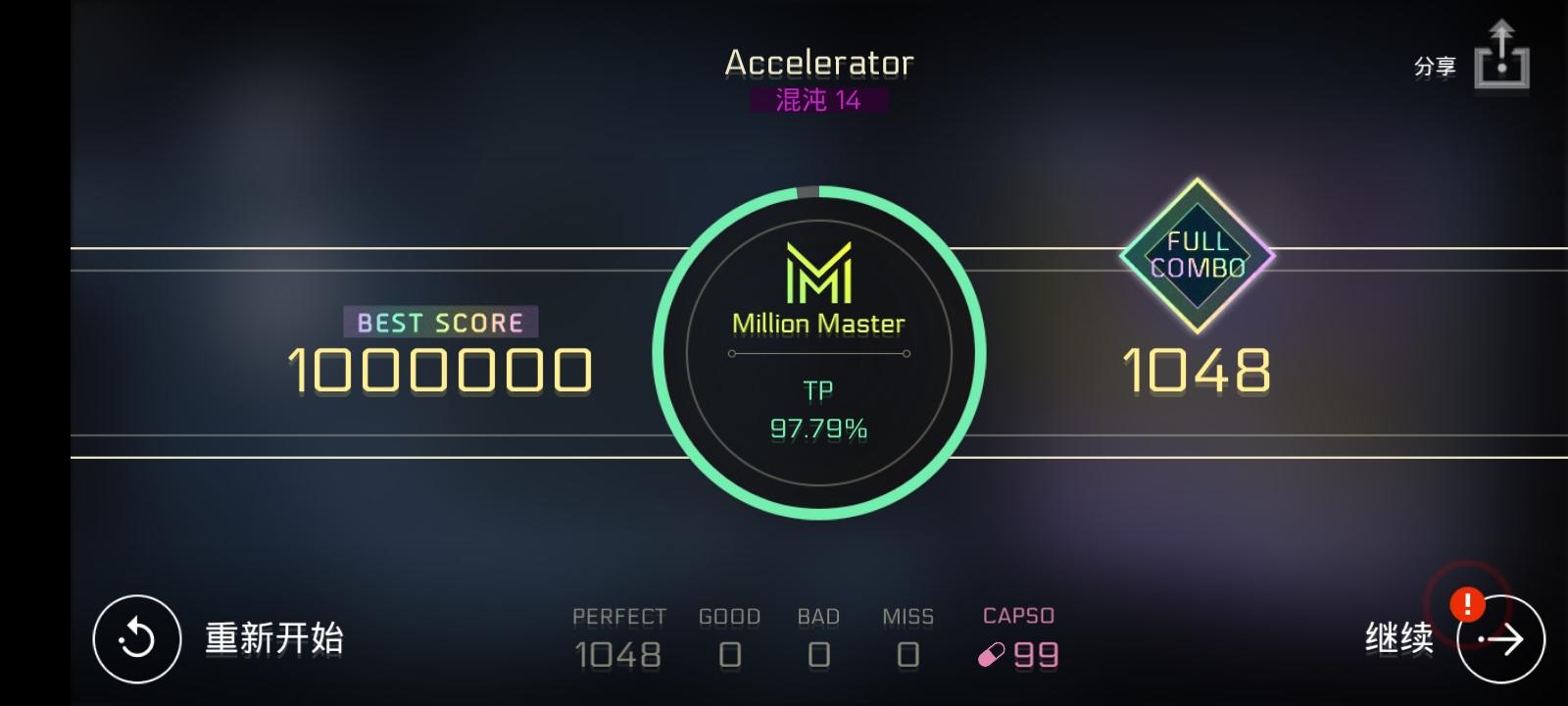Image resolution: width=1568 pixels, height=706 pixels.
Task: Click the 分享 share label
Action: click(x=1436, y=67)
